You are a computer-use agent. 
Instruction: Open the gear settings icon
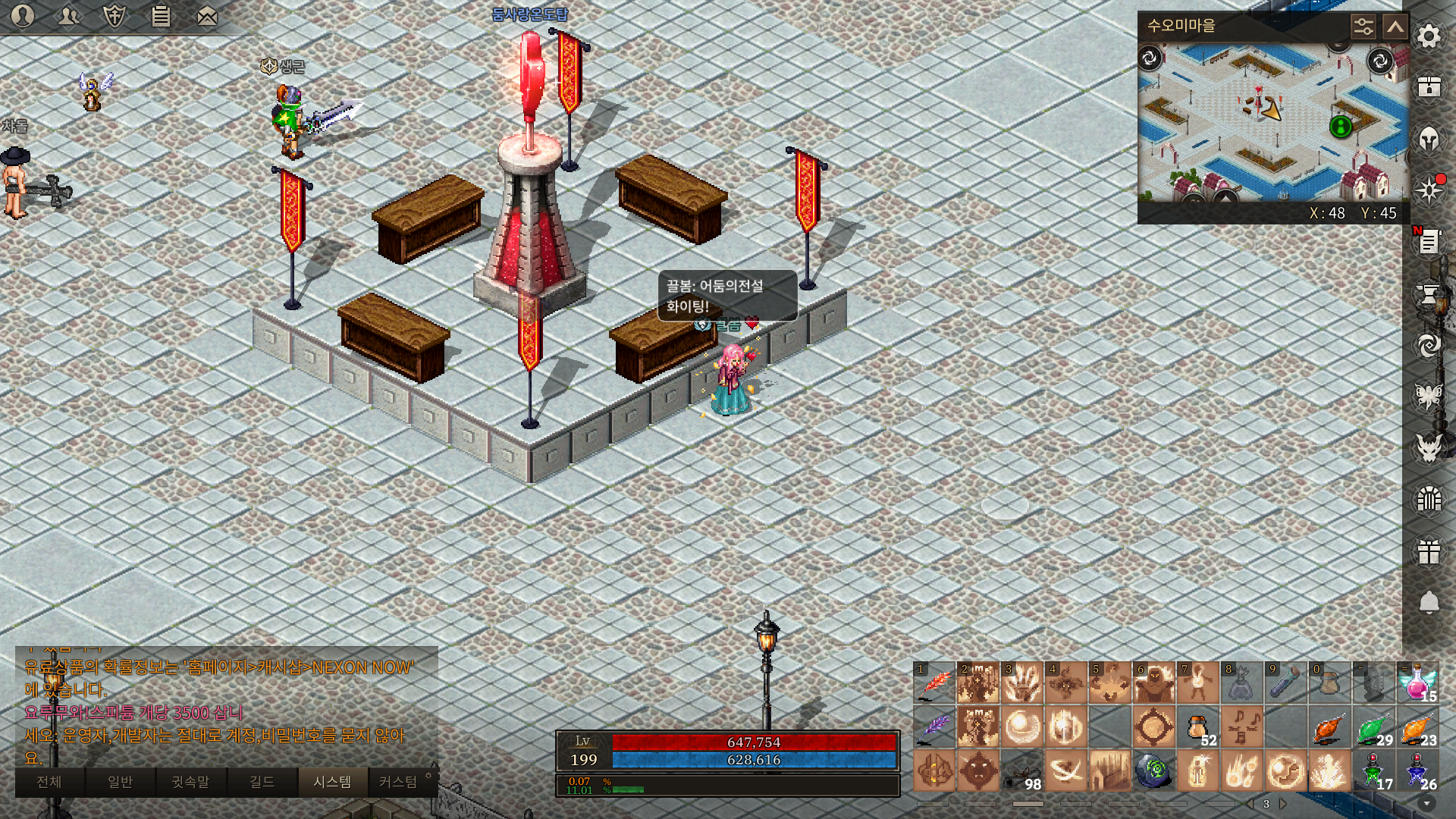(x=1429, y=36)
